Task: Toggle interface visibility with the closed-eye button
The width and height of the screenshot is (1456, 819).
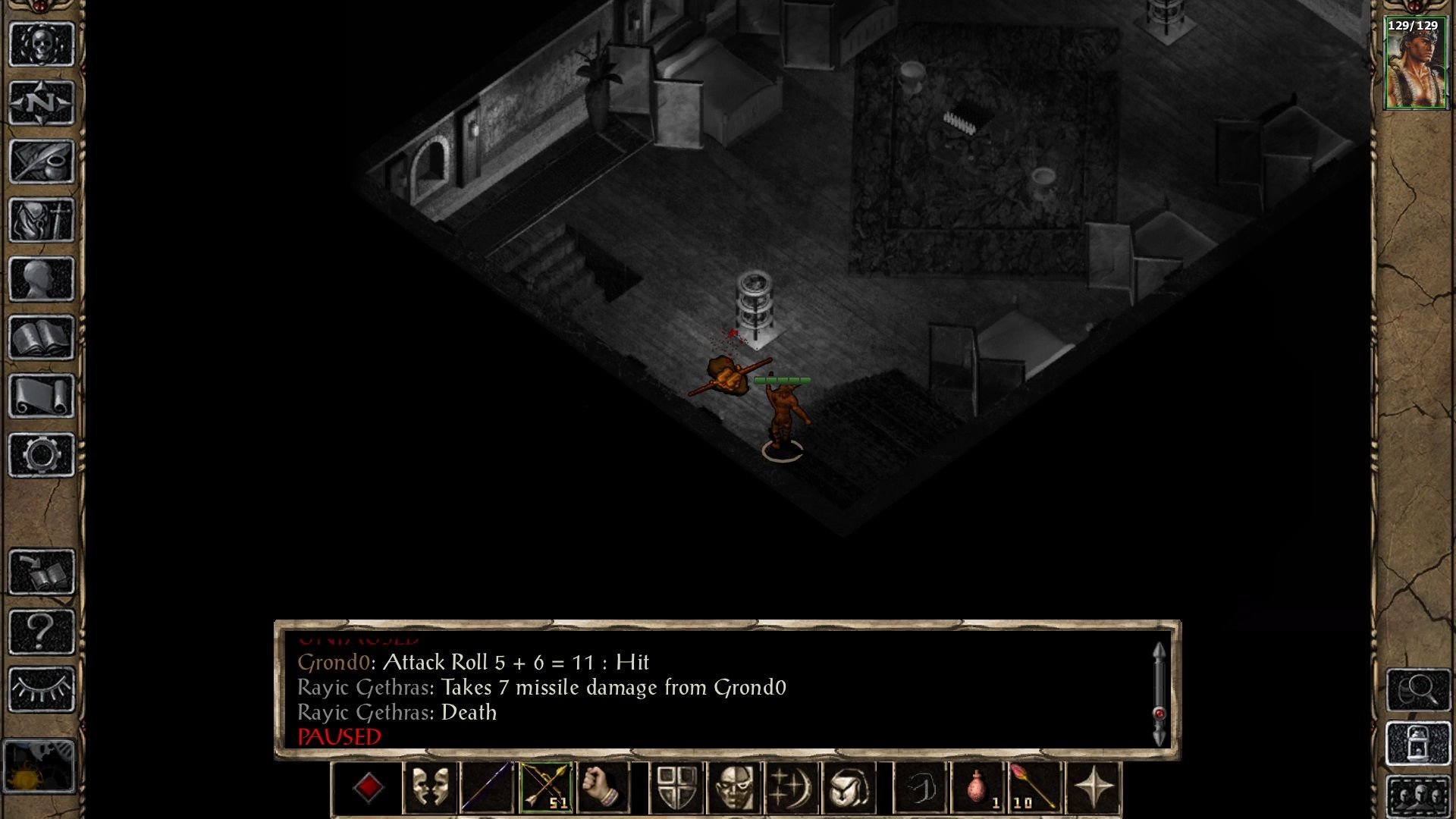Action: coord(42,689)
